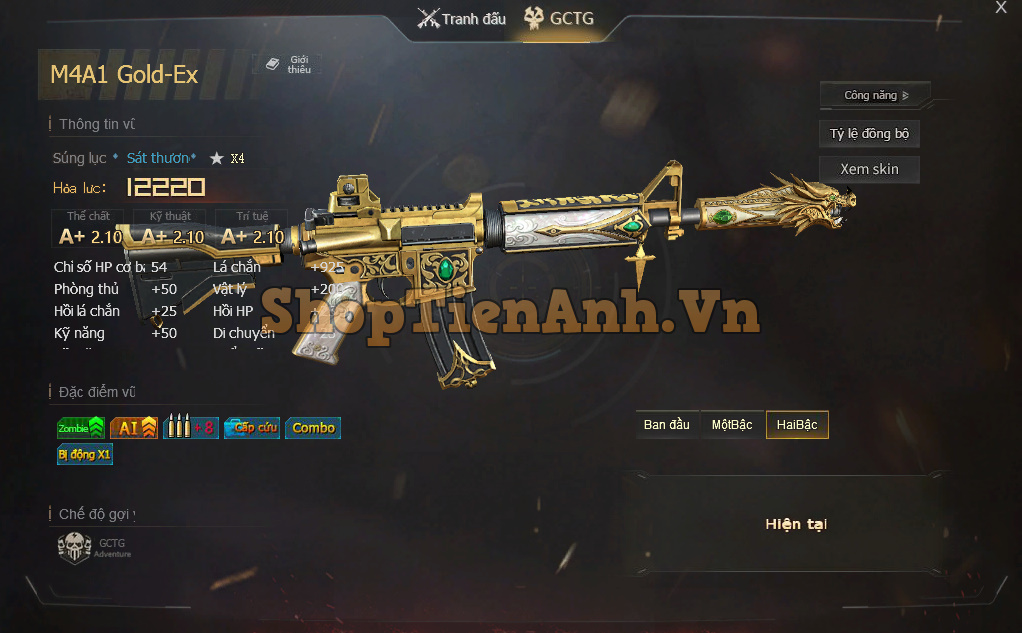
Task: Select the Cấp cứu feature icon
Action: click(x=251, y=428)
